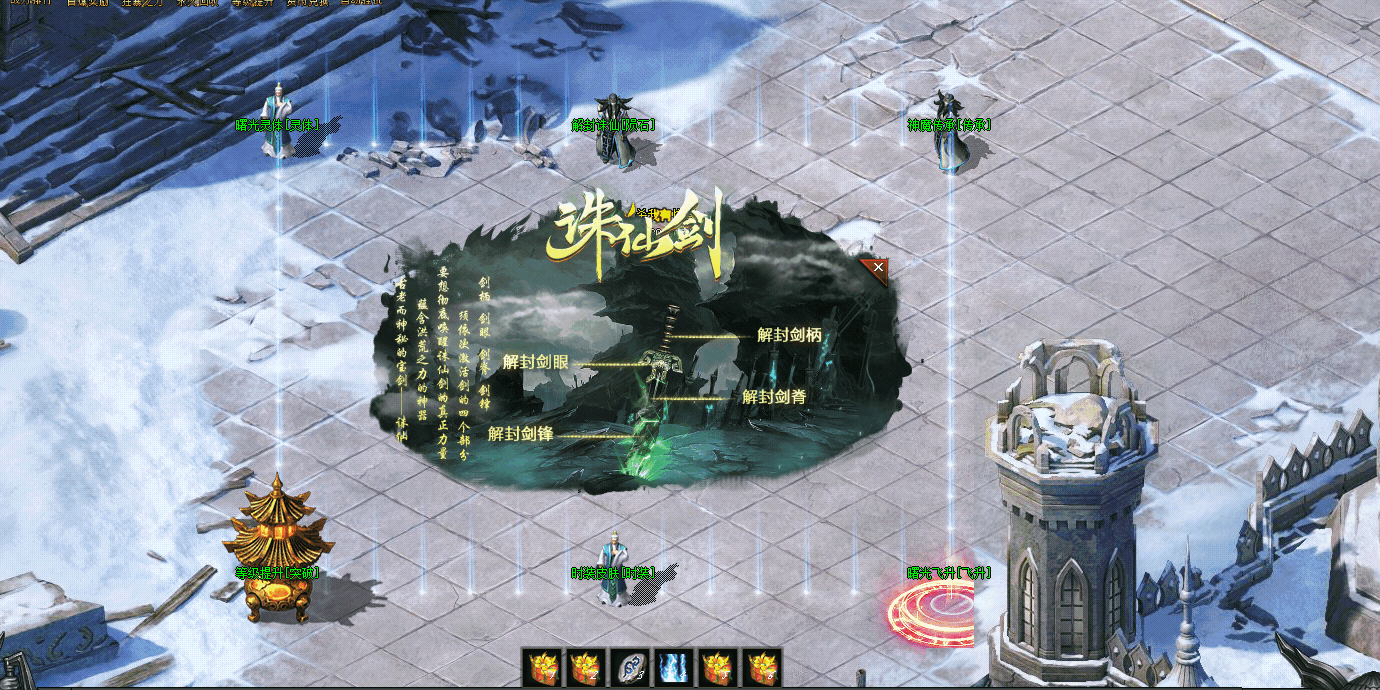Select 解封剑柄 to unseal the hilt
1380x690 pixels.
tap(789, 335)
